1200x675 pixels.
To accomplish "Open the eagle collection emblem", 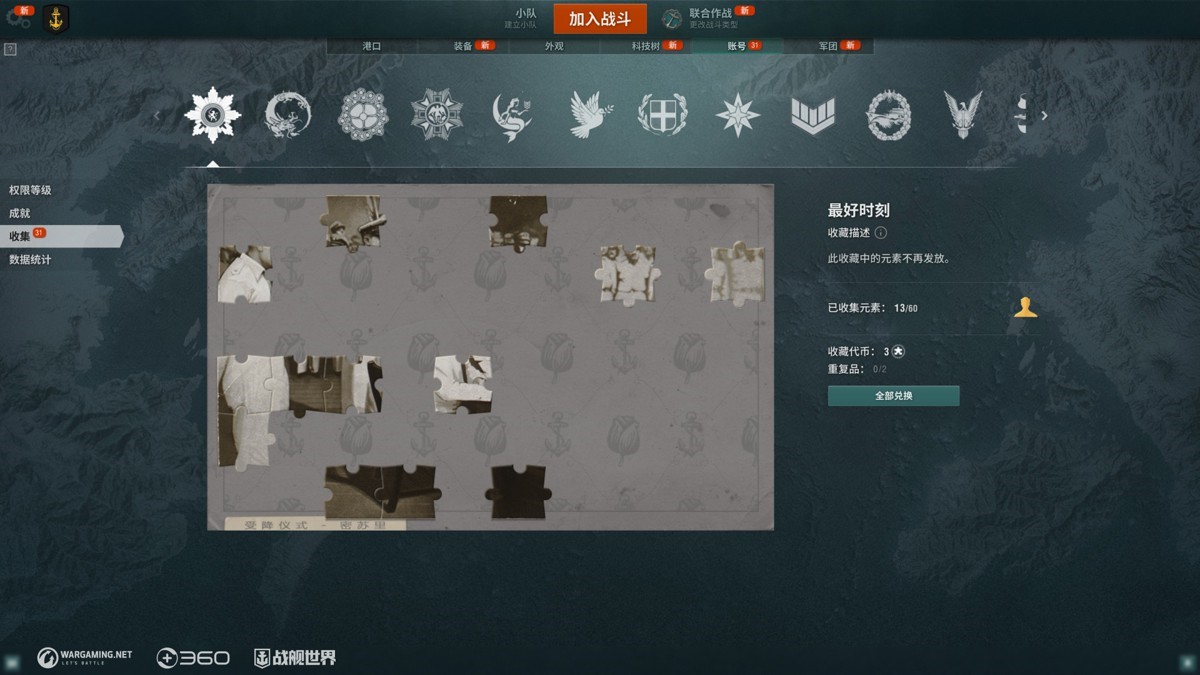I will point(963,115).
